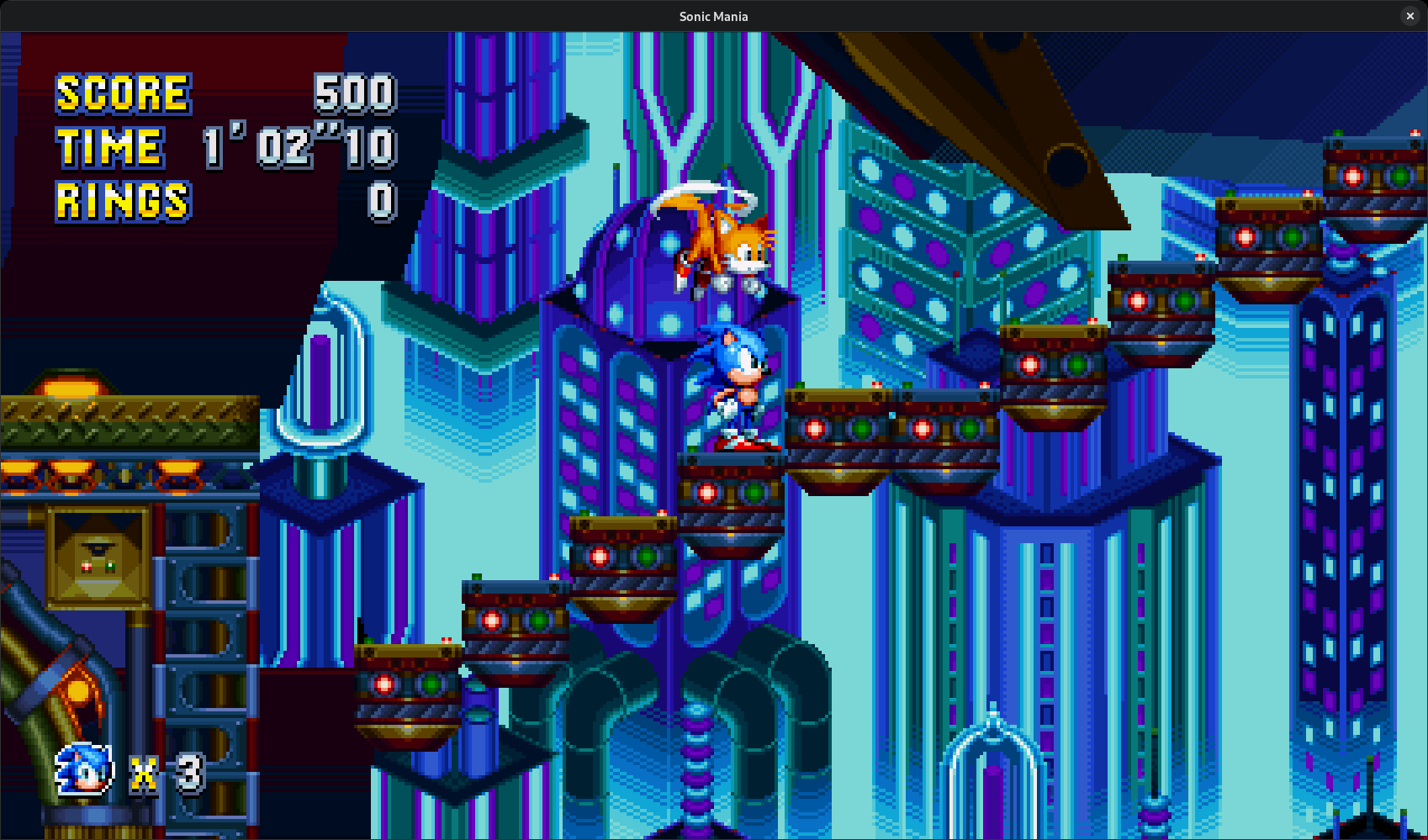The height and width of the screenshot is (840, 1428).
Task: Click the Sonic Mania title bar text
Action: [x=713, y=16]
